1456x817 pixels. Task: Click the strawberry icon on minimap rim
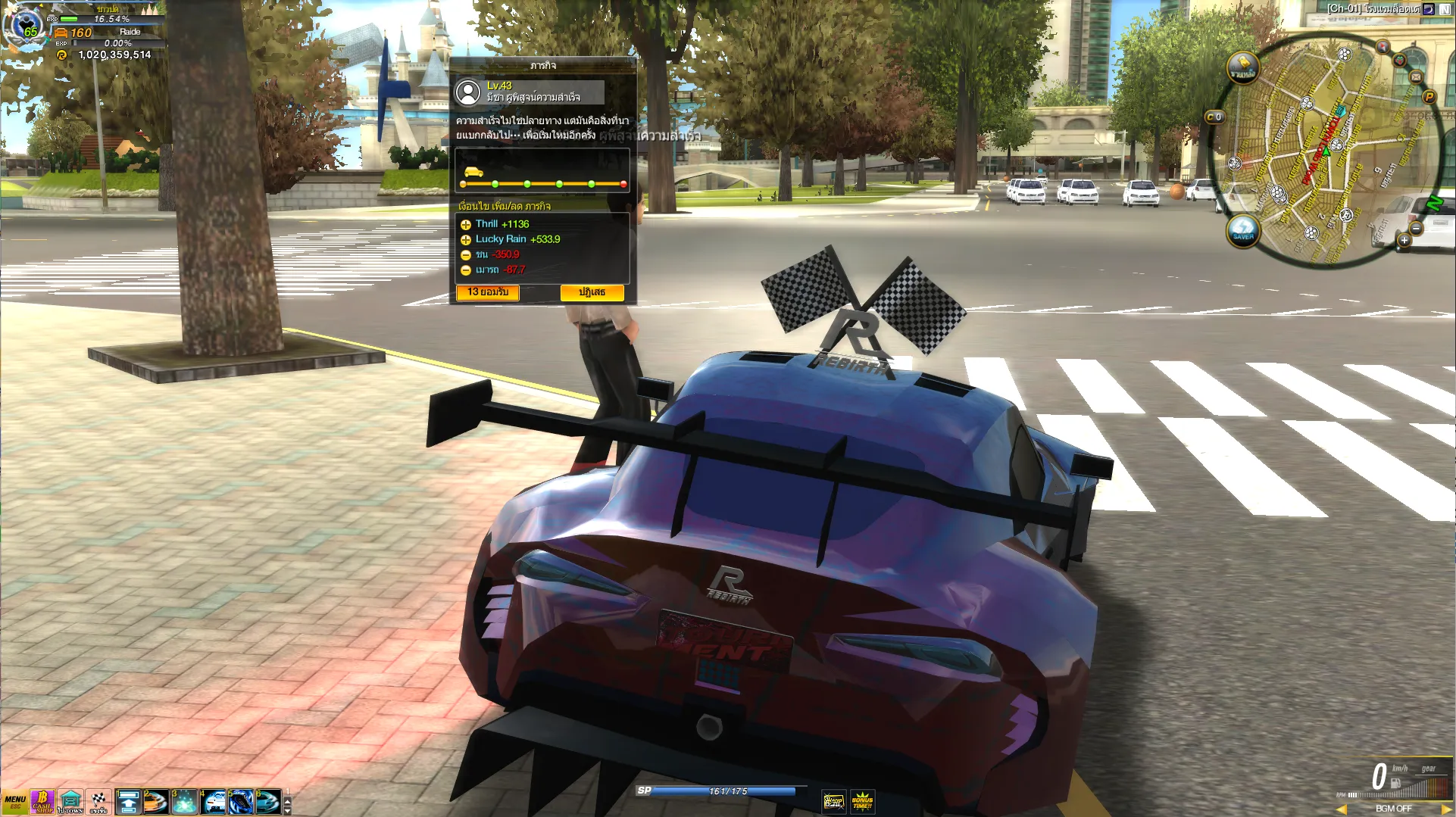point(1400,60)
